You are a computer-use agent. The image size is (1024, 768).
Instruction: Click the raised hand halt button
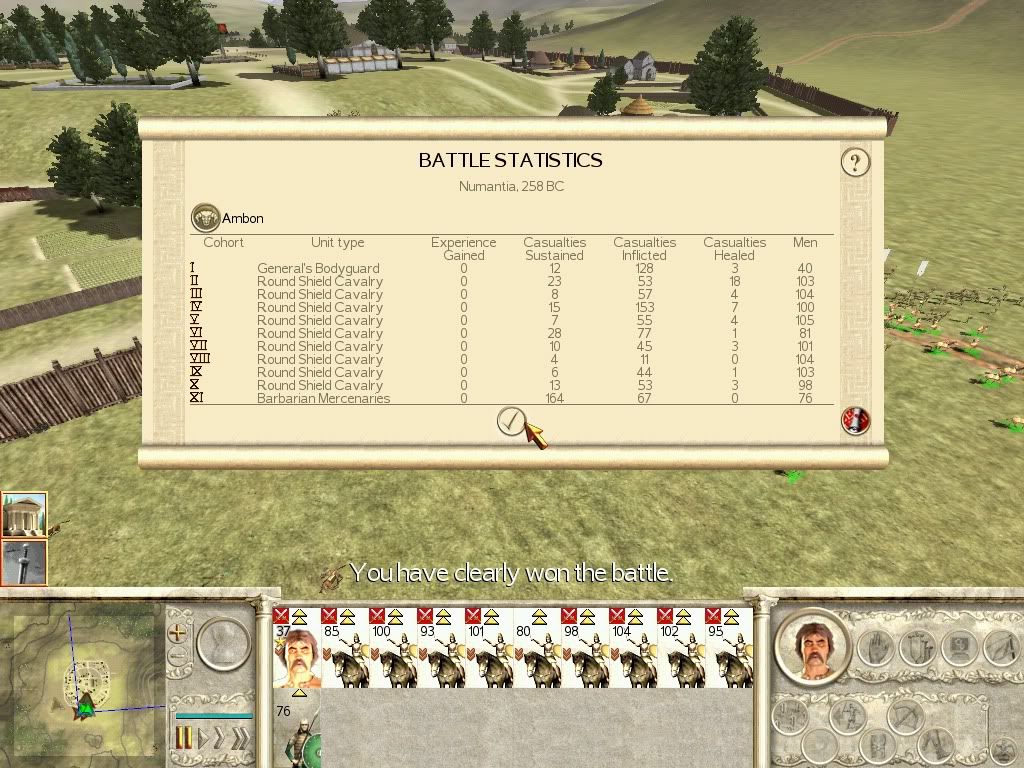click(875, 646)
